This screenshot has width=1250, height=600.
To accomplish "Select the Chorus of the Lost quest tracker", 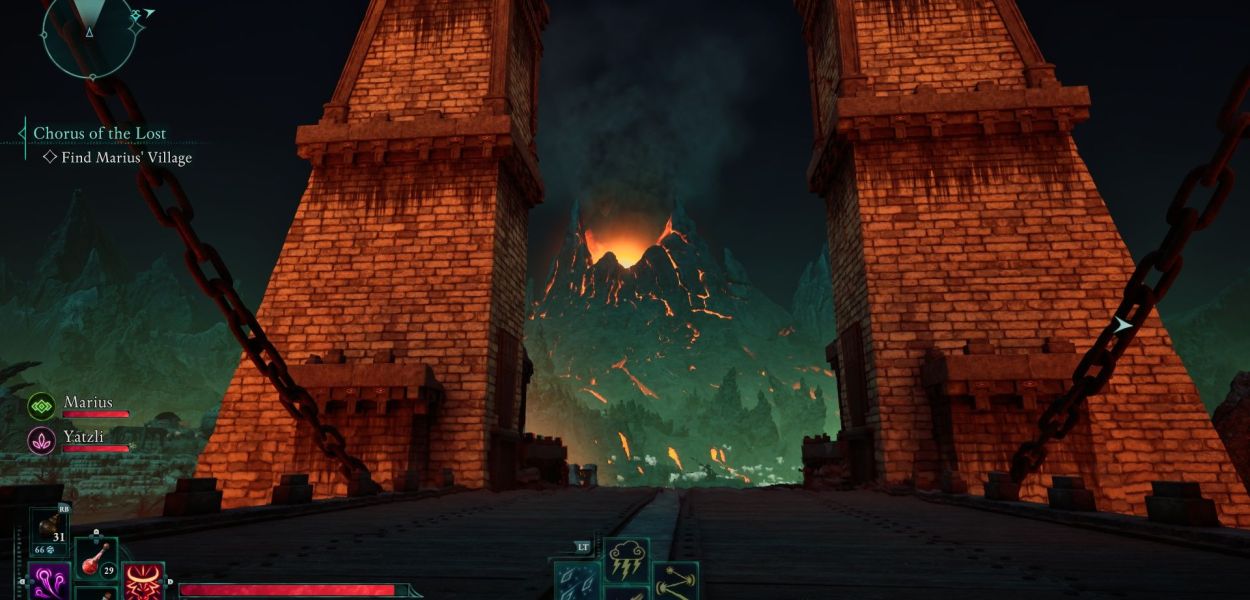I will pyautogui.click(x=99, y=133).
